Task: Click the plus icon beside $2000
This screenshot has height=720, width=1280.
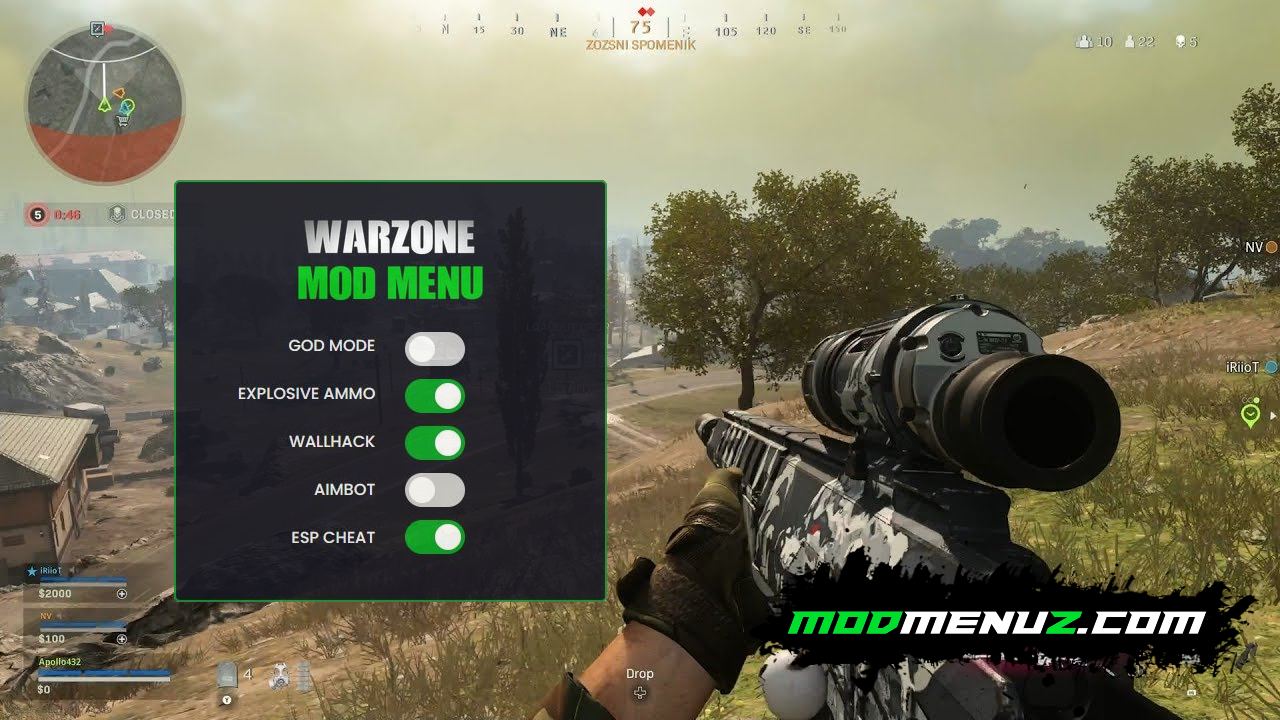Action: pos(121,594)
